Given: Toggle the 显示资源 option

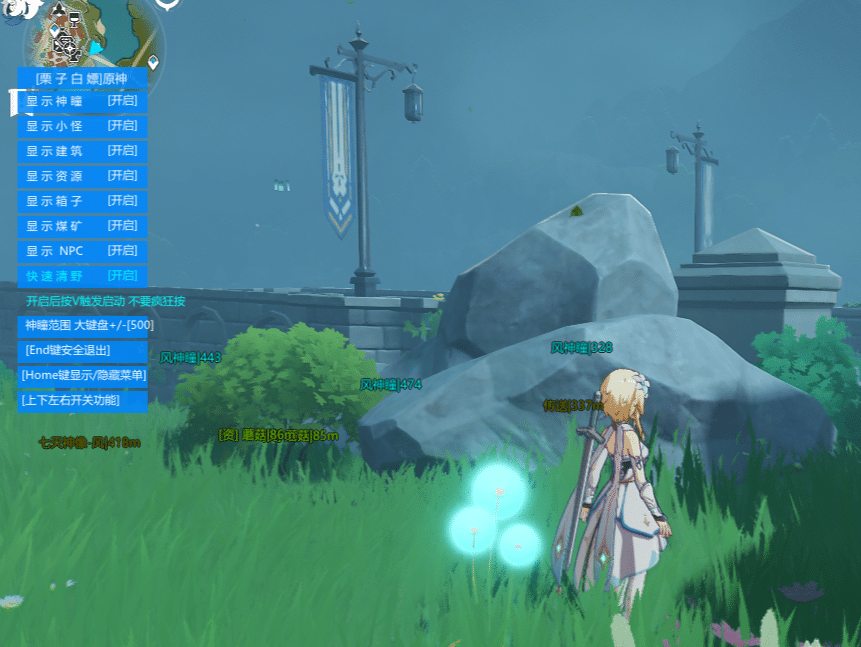Looking at the screenshot, I should click(82, 176).
